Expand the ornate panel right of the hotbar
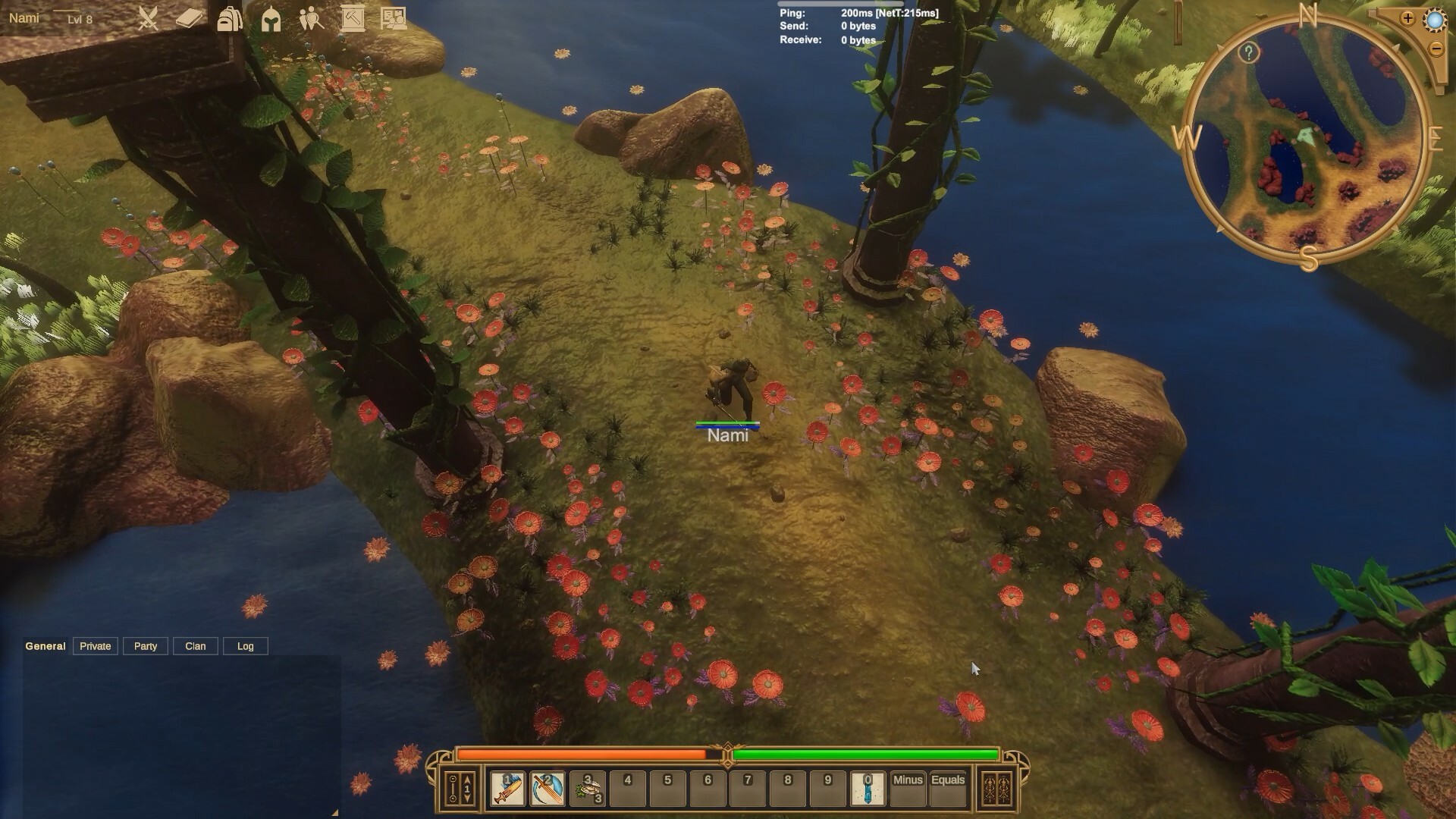Image resolution: width=1456 pixels, height=819 pixels. tap(997, 789)
